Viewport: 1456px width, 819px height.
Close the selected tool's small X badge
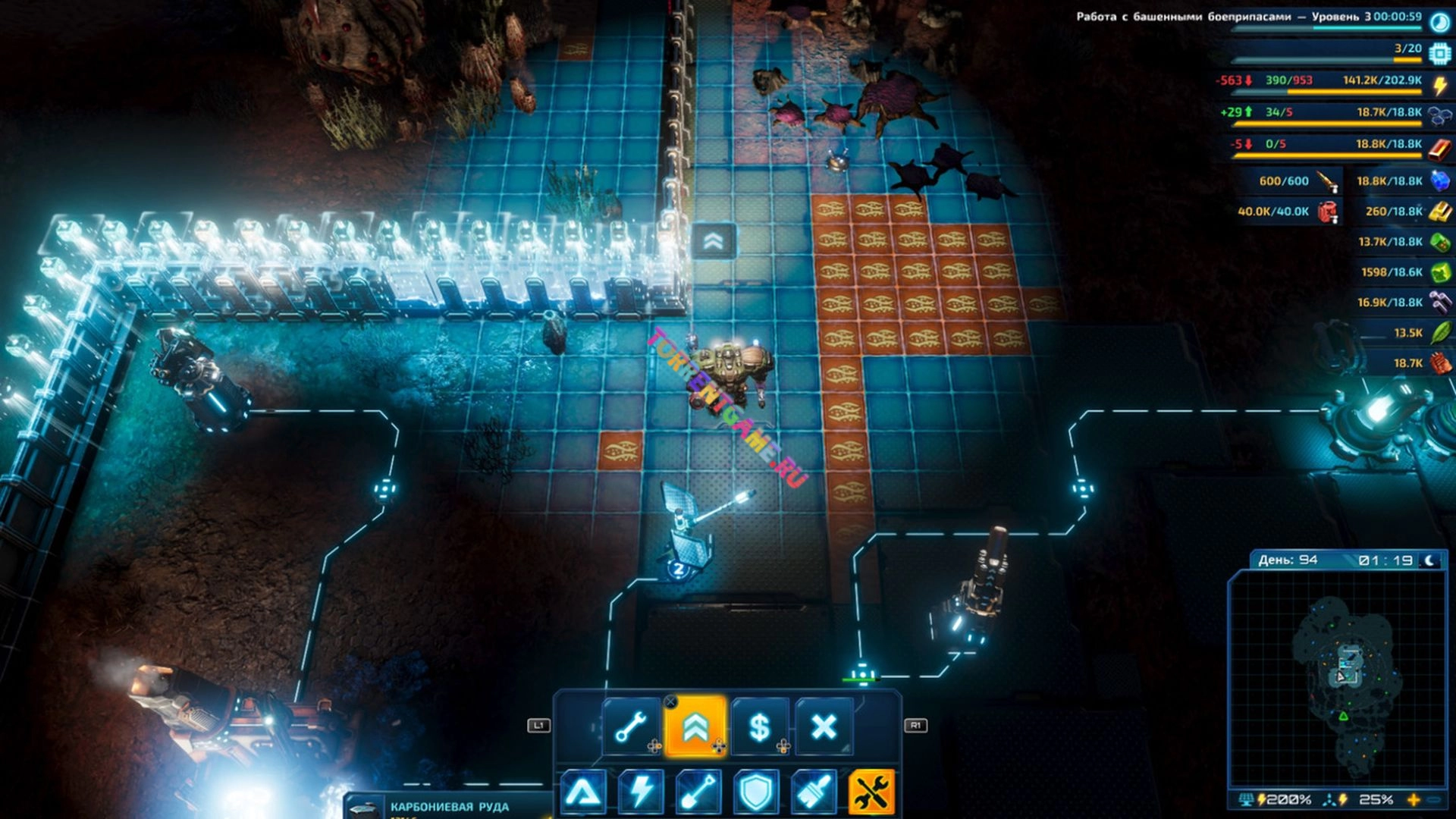(x=670, y=702)
